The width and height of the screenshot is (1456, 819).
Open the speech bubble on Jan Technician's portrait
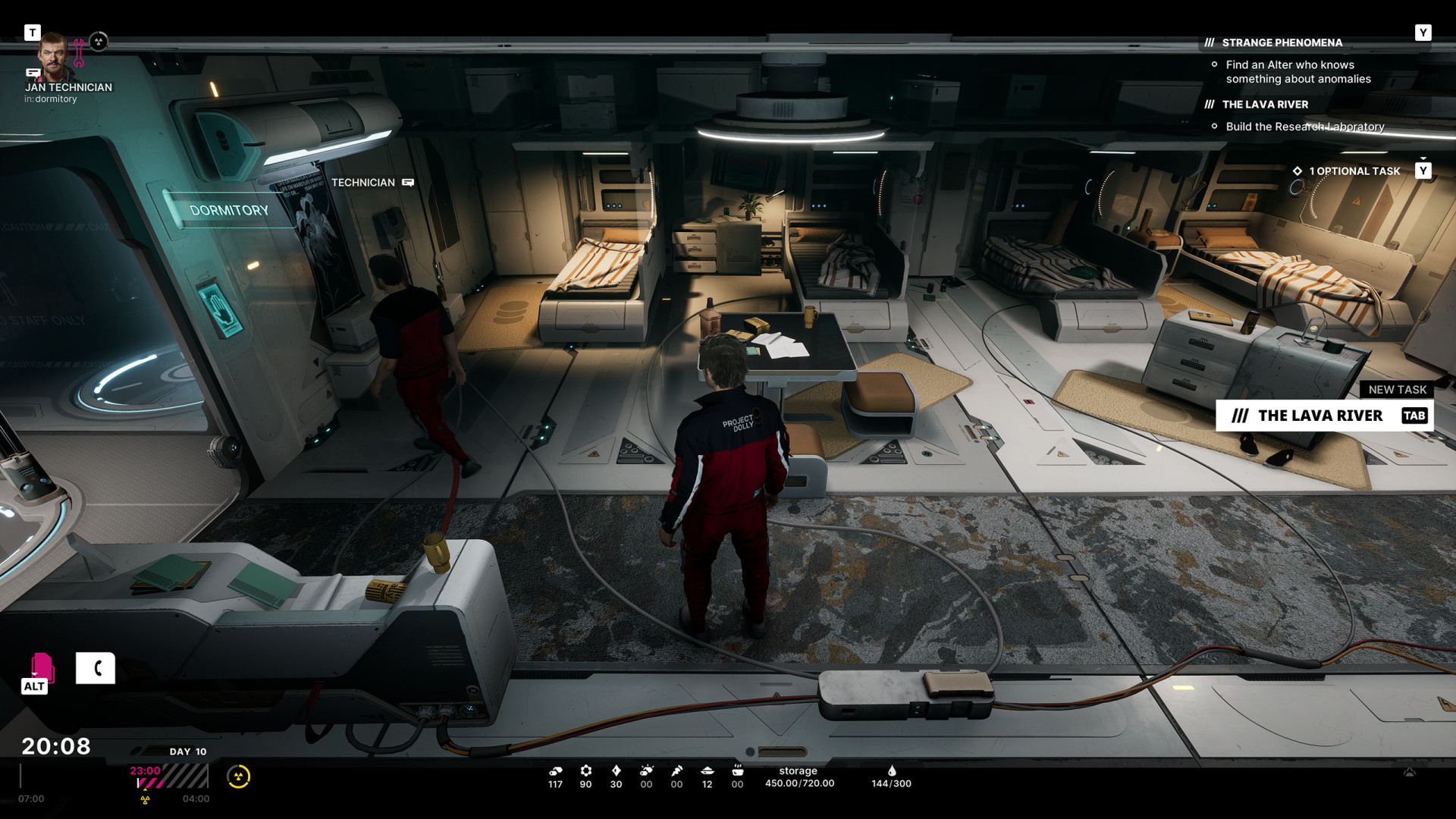pos(33,73)
